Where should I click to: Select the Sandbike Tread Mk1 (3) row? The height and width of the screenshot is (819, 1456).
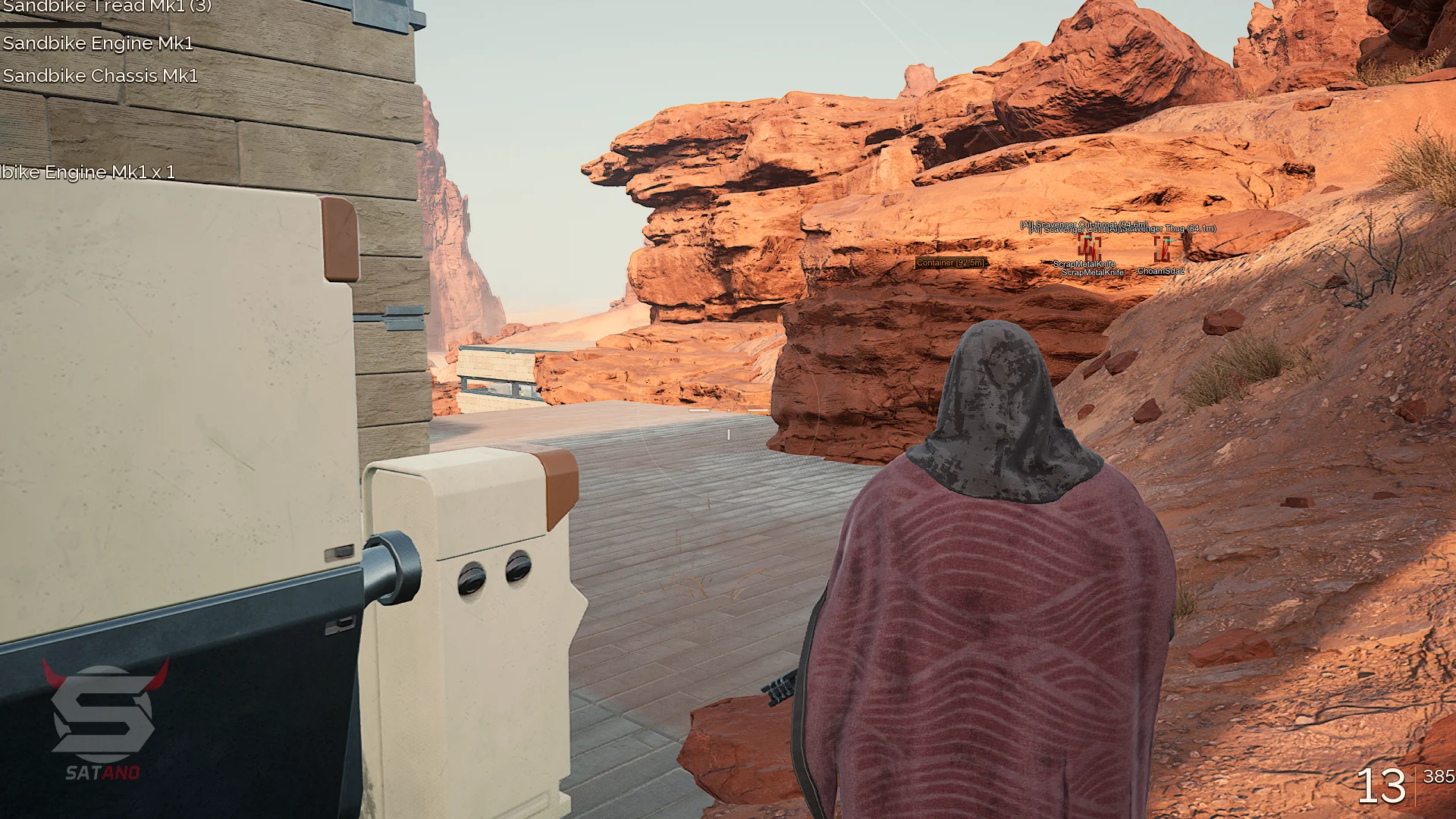107,7
